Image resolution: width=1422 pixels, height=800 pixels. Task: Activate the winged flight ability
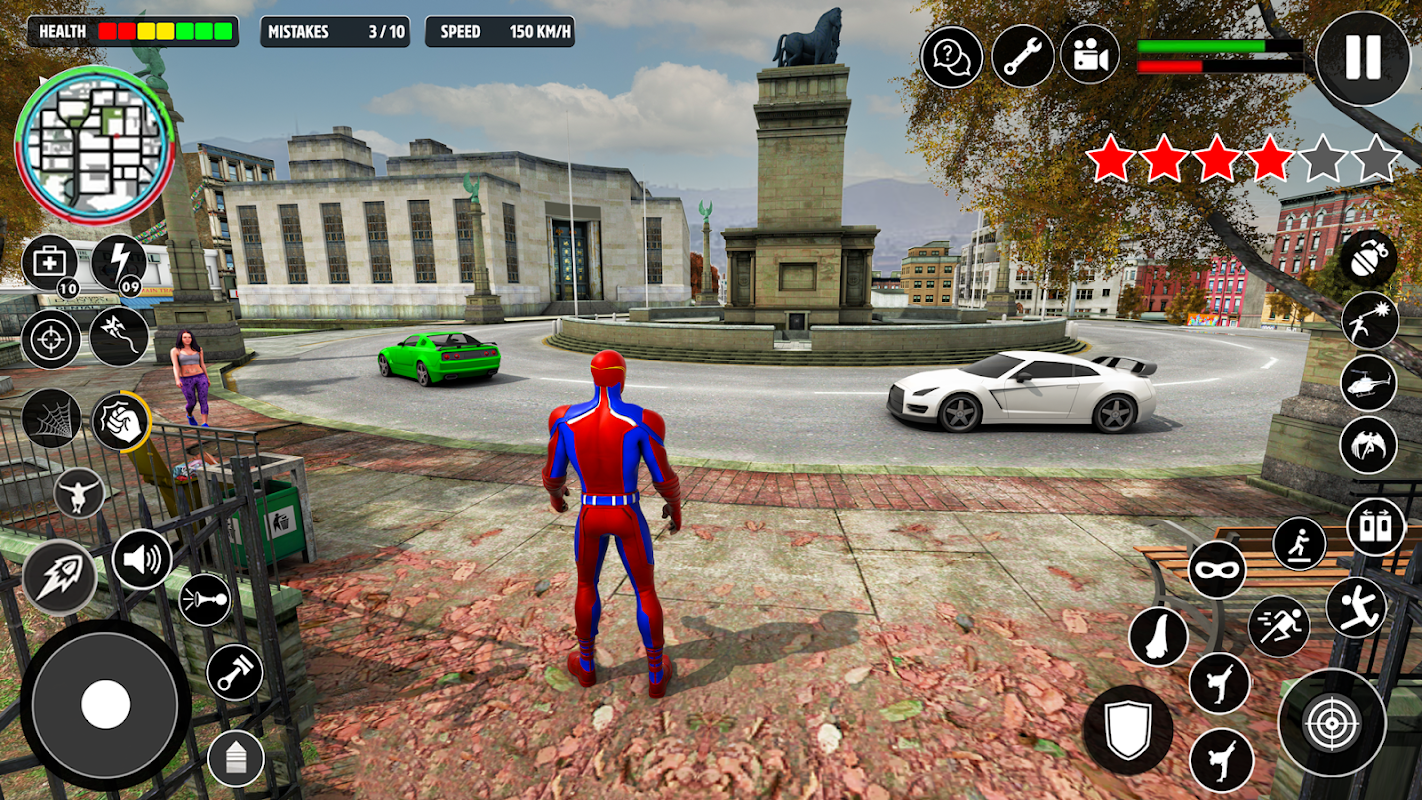(x=1368, y=445)
